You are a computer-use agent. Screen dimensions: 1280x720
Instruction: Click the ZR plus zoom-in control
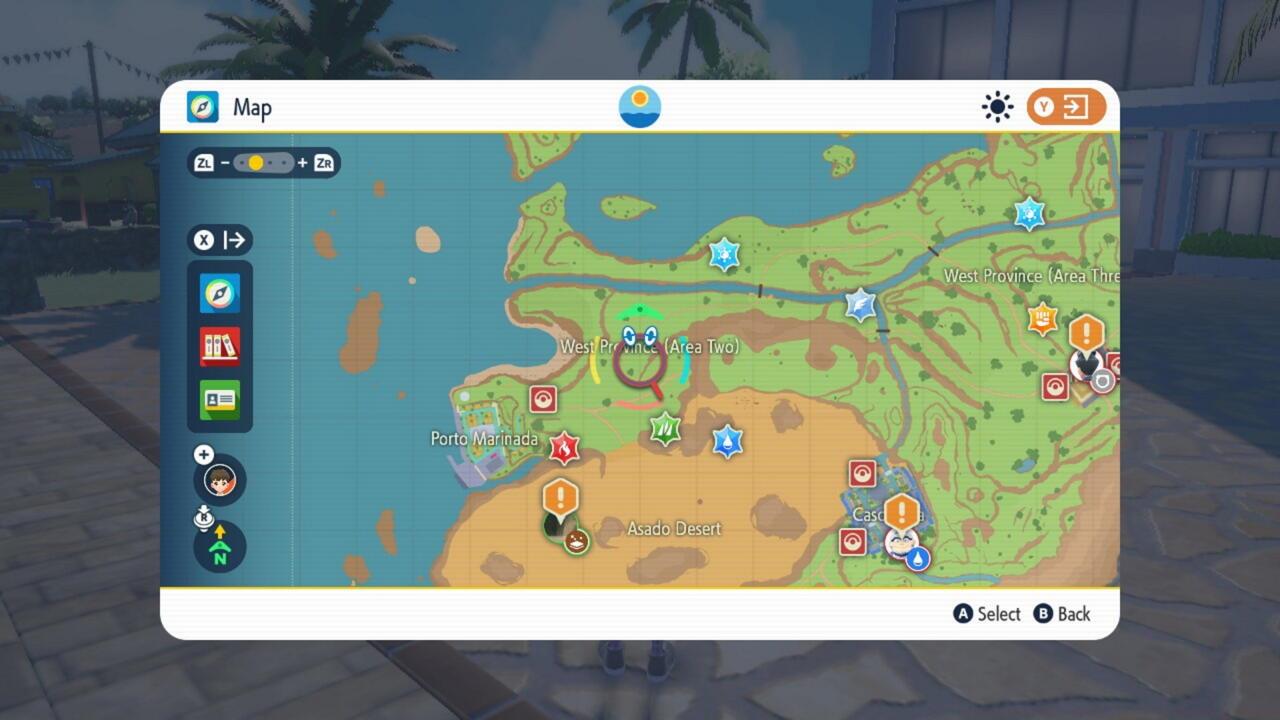click(321, 163)
